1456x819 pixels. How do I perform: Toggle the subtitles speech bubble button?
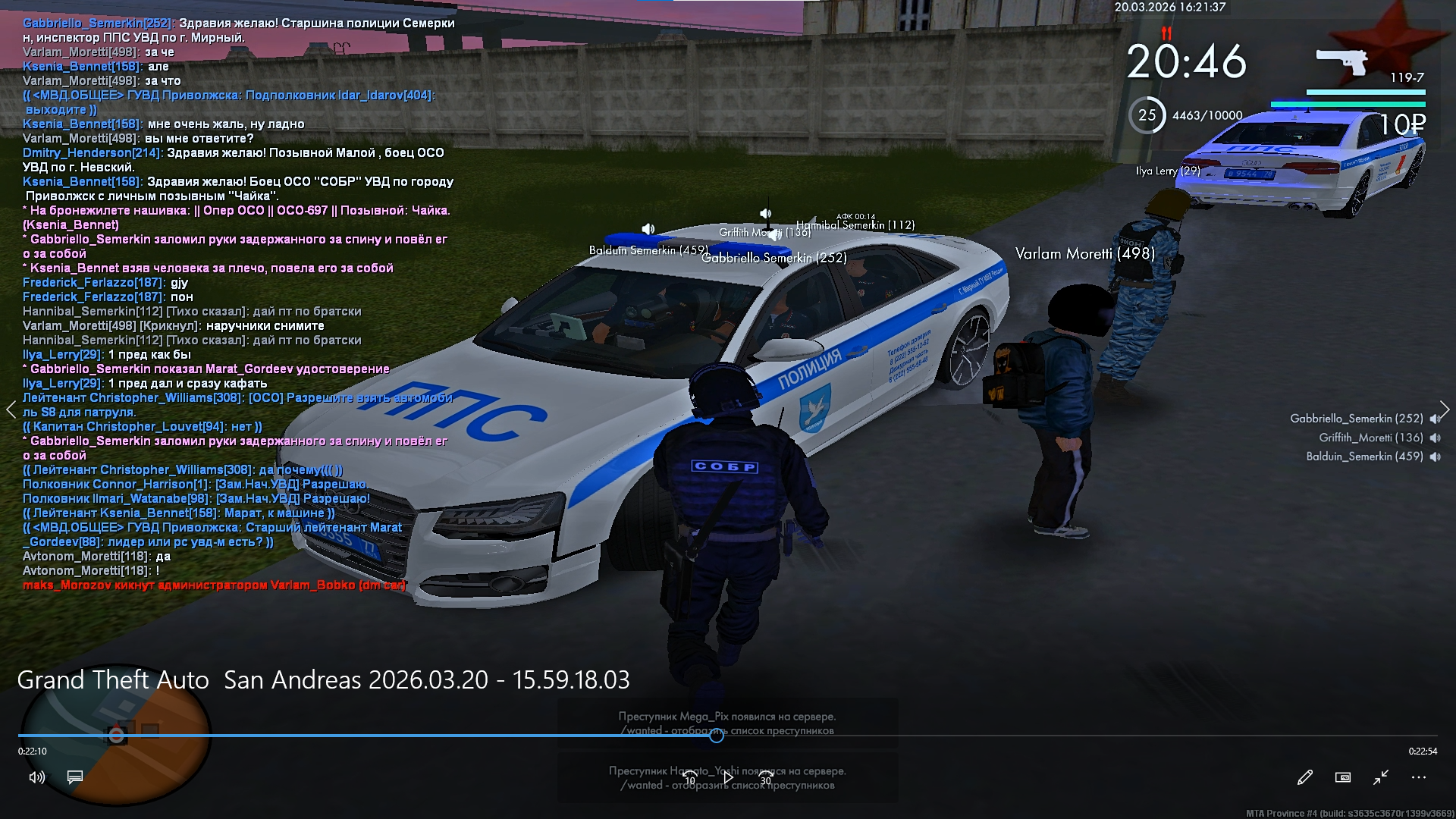(x=75, y=777)
